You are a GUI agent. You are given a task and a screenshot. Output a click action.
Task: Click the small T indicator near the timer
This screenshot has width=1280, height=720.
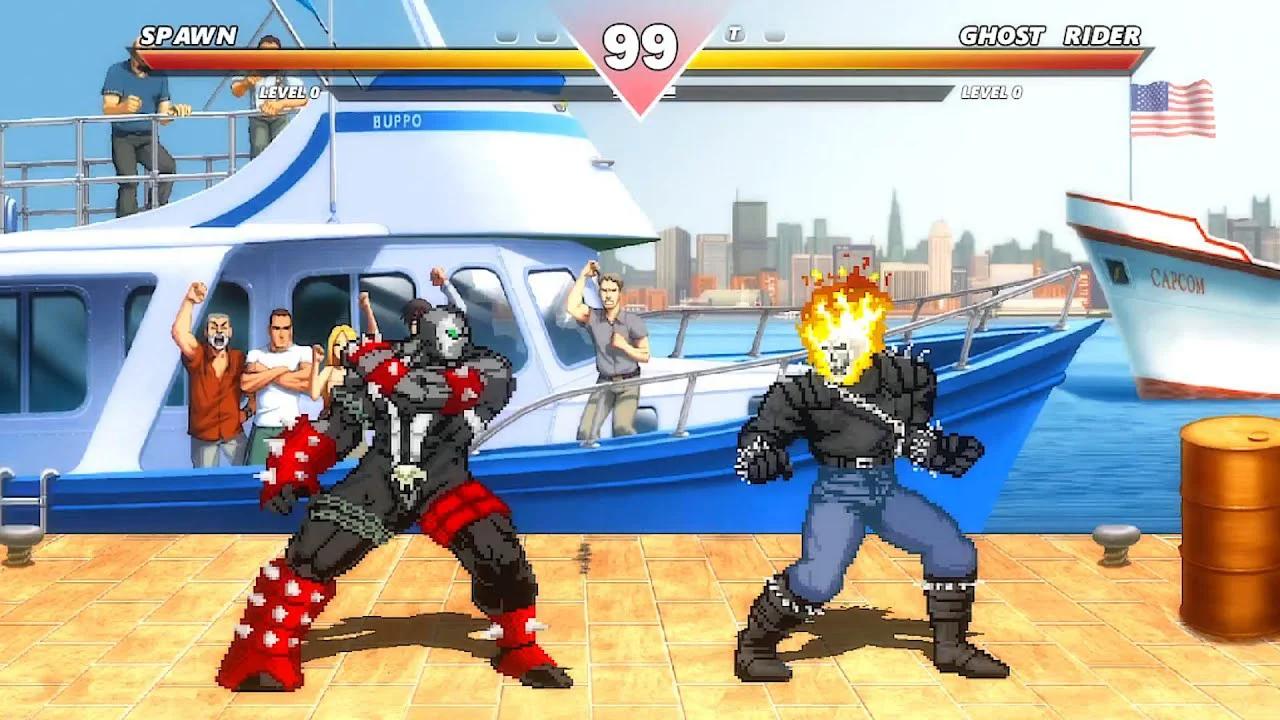click(734, 33)
